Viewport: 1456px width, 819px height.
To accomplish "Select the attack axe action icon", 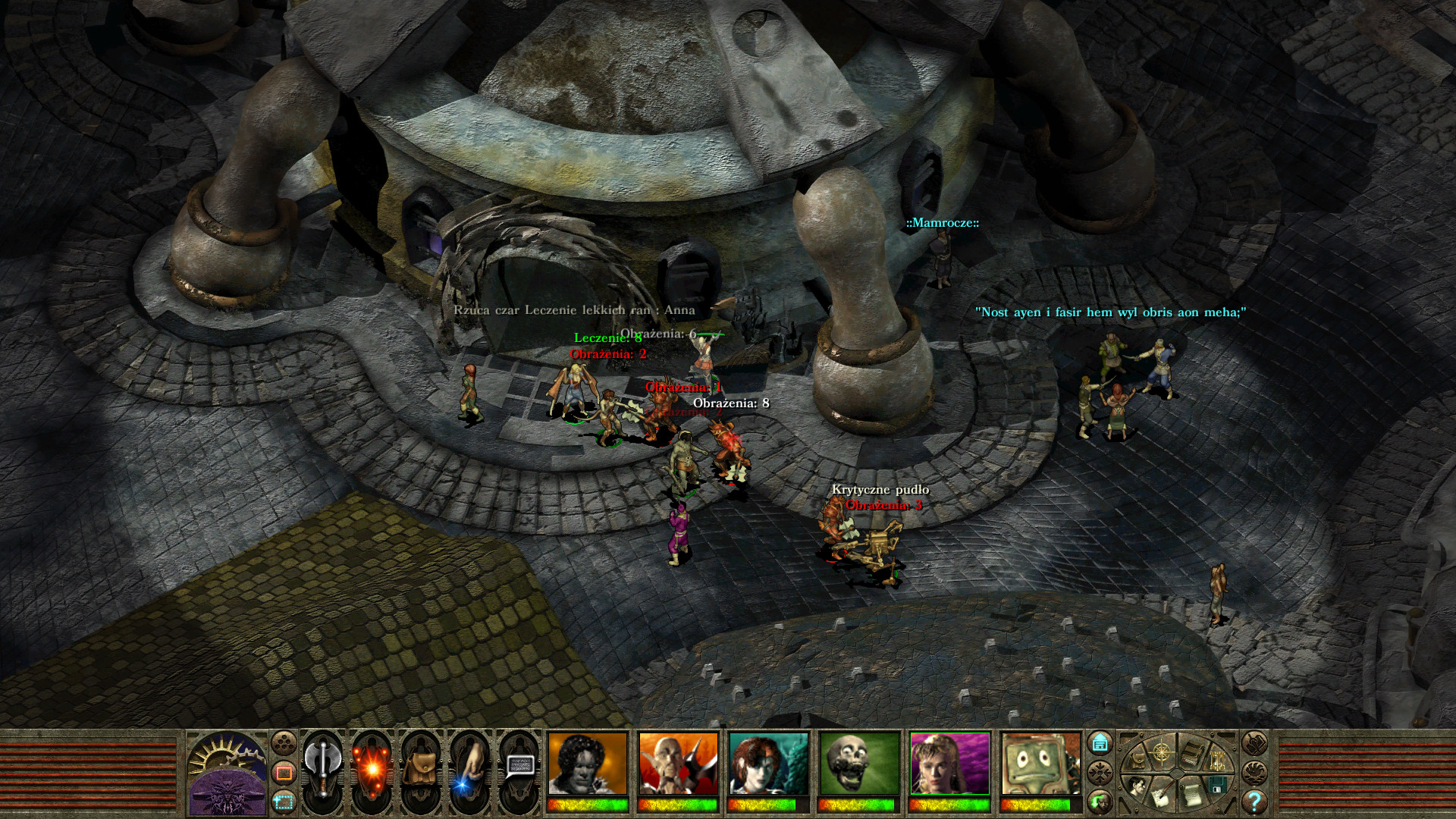I will coord(323,768).
